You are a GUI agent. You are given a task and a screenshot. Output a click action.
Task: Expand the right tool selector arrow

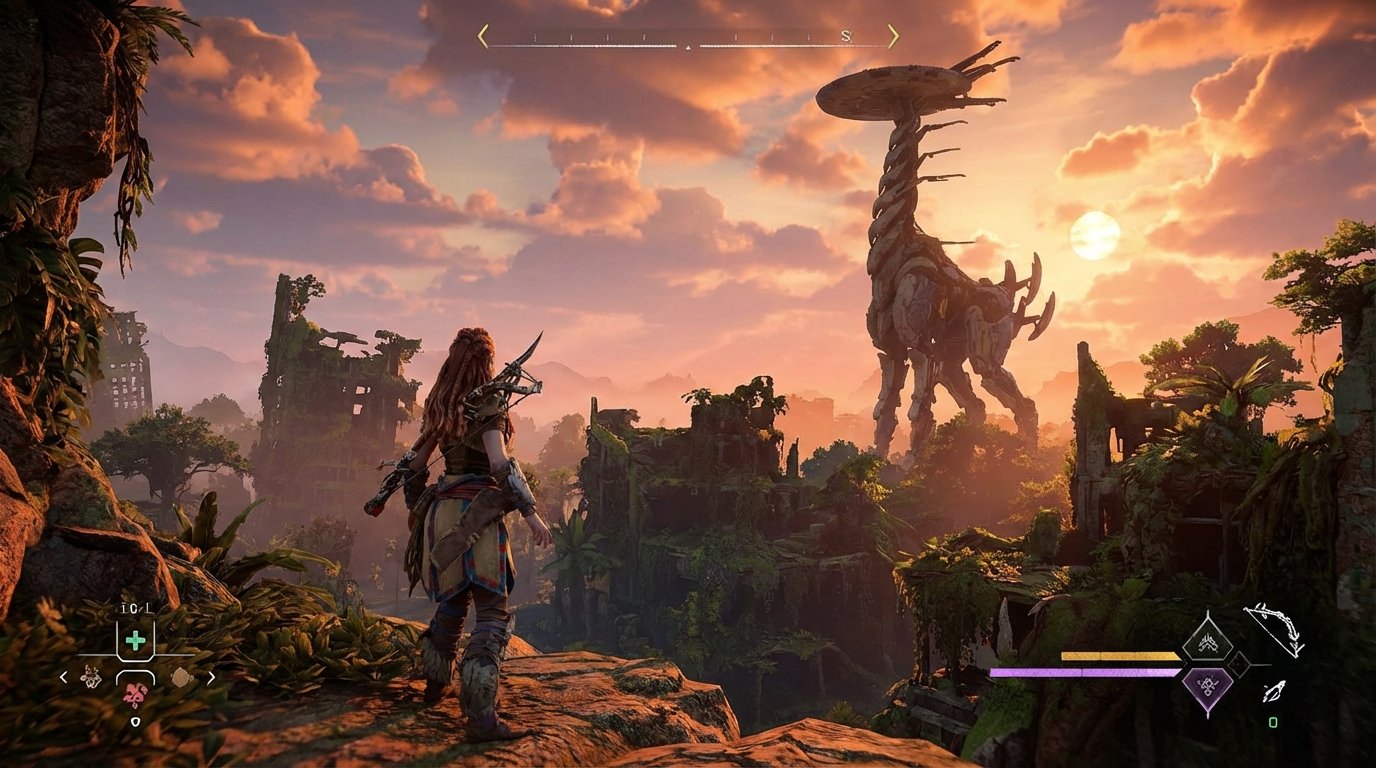click(x=212, y=677)
